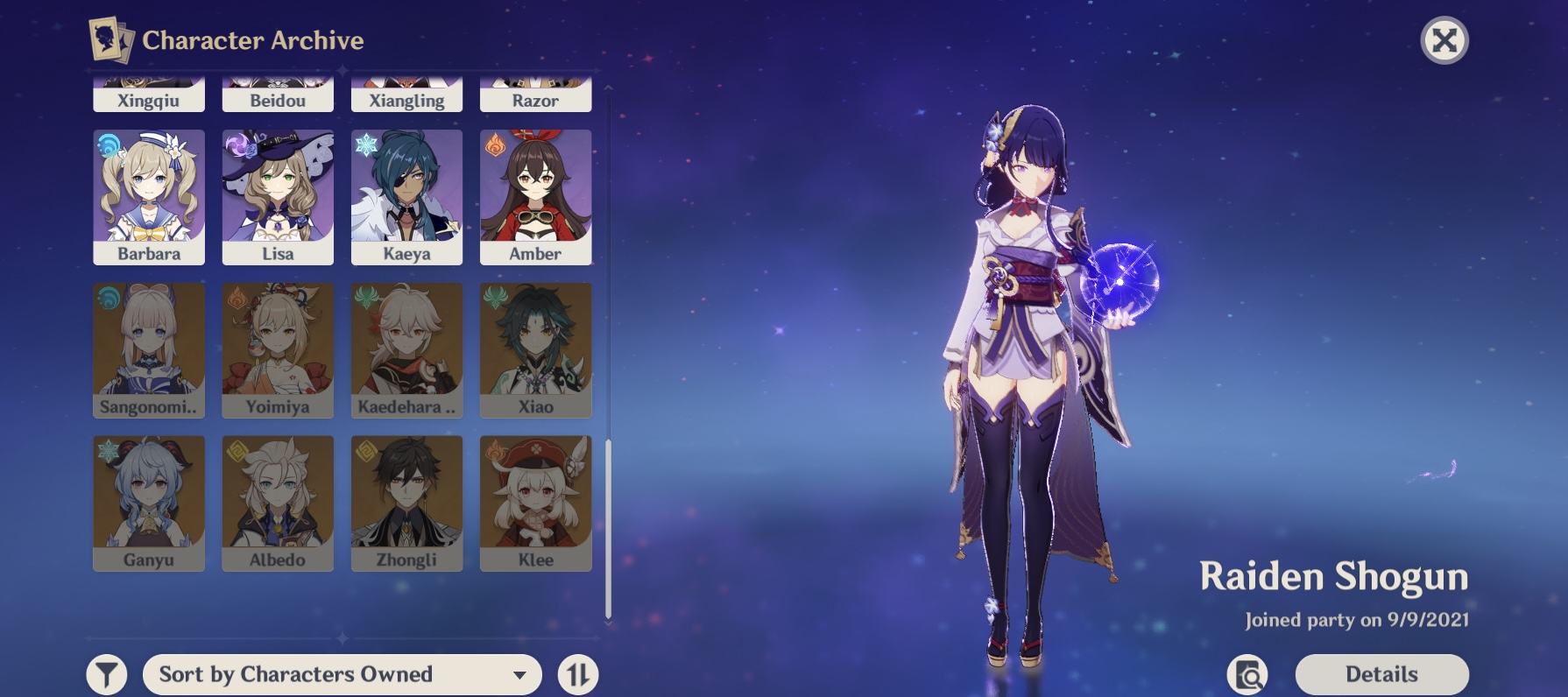1568x697 pixels.
Task: Click the Details button
Action: [1382, 674]
